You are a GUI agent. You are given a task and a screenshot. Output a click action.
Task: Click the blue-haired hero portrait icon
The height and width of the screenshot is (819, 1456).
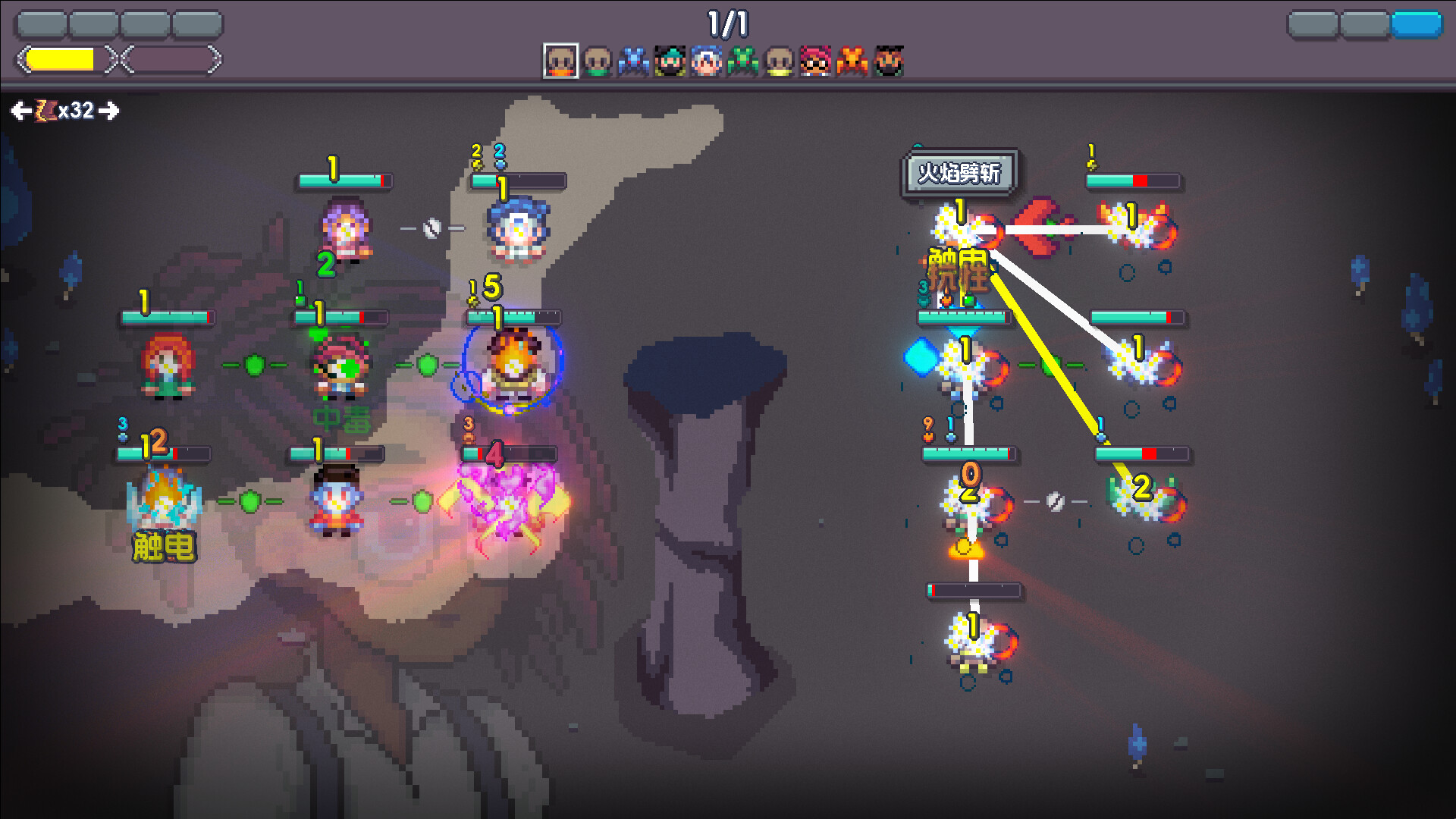tap(707, 61)
